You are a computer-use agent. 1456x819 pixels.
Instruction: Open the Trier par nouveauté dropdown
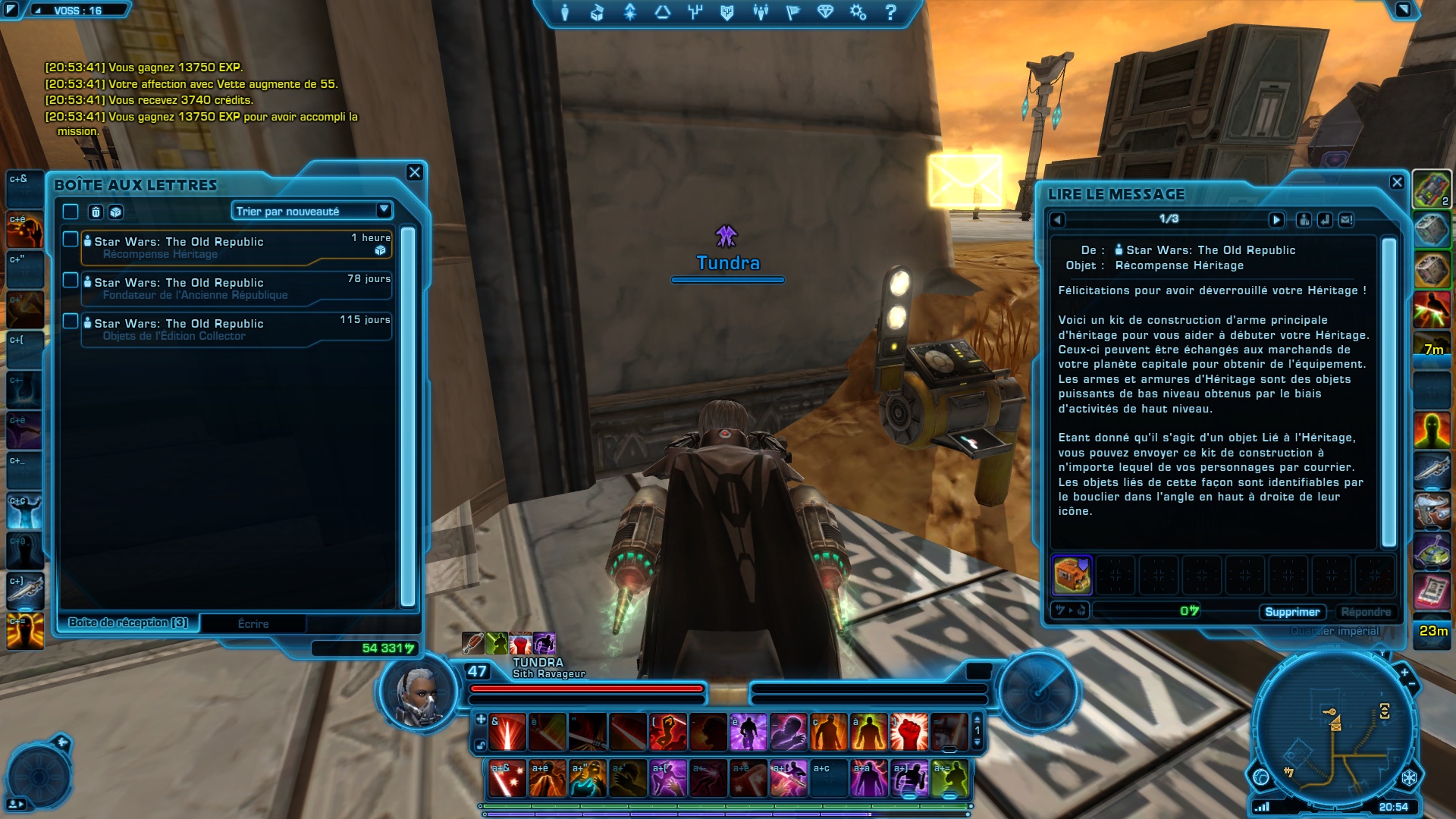tap(312, 211)
